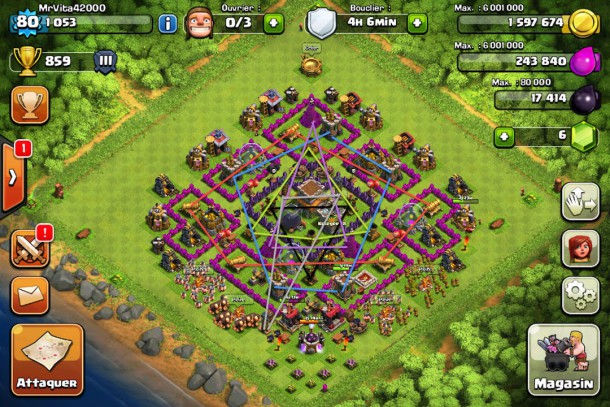Open the gear settings menu
The width and height of the screenshot is (610, 407).
581,295
